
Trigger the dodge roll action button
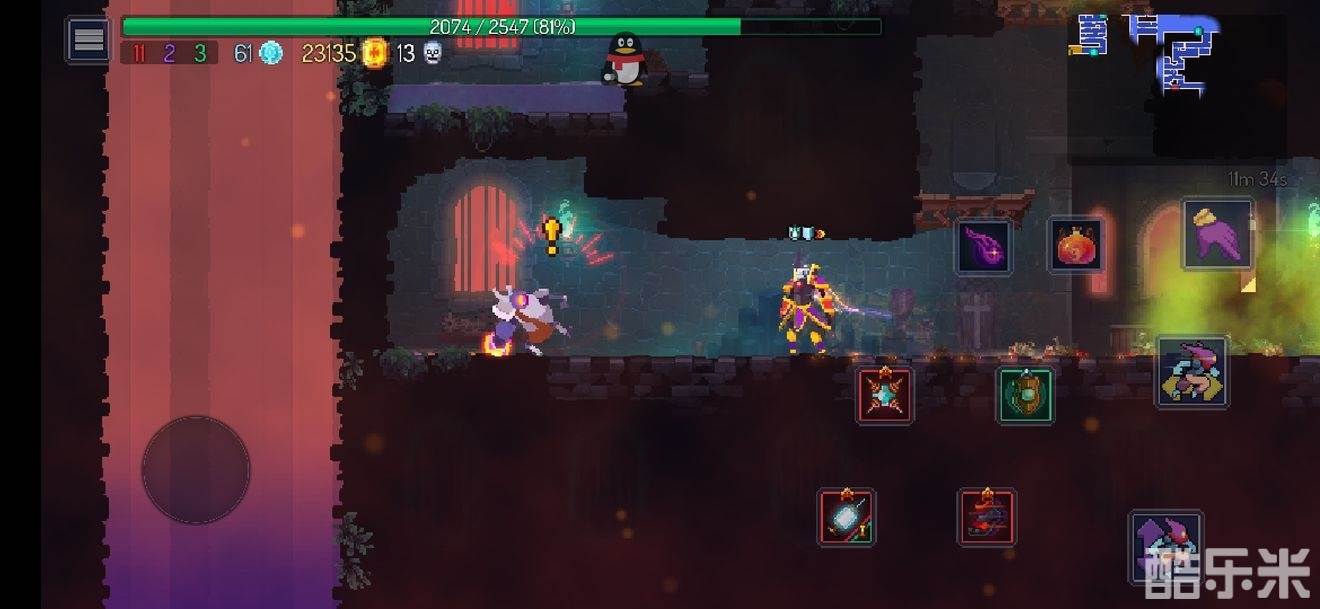[x=1192, y=371]
